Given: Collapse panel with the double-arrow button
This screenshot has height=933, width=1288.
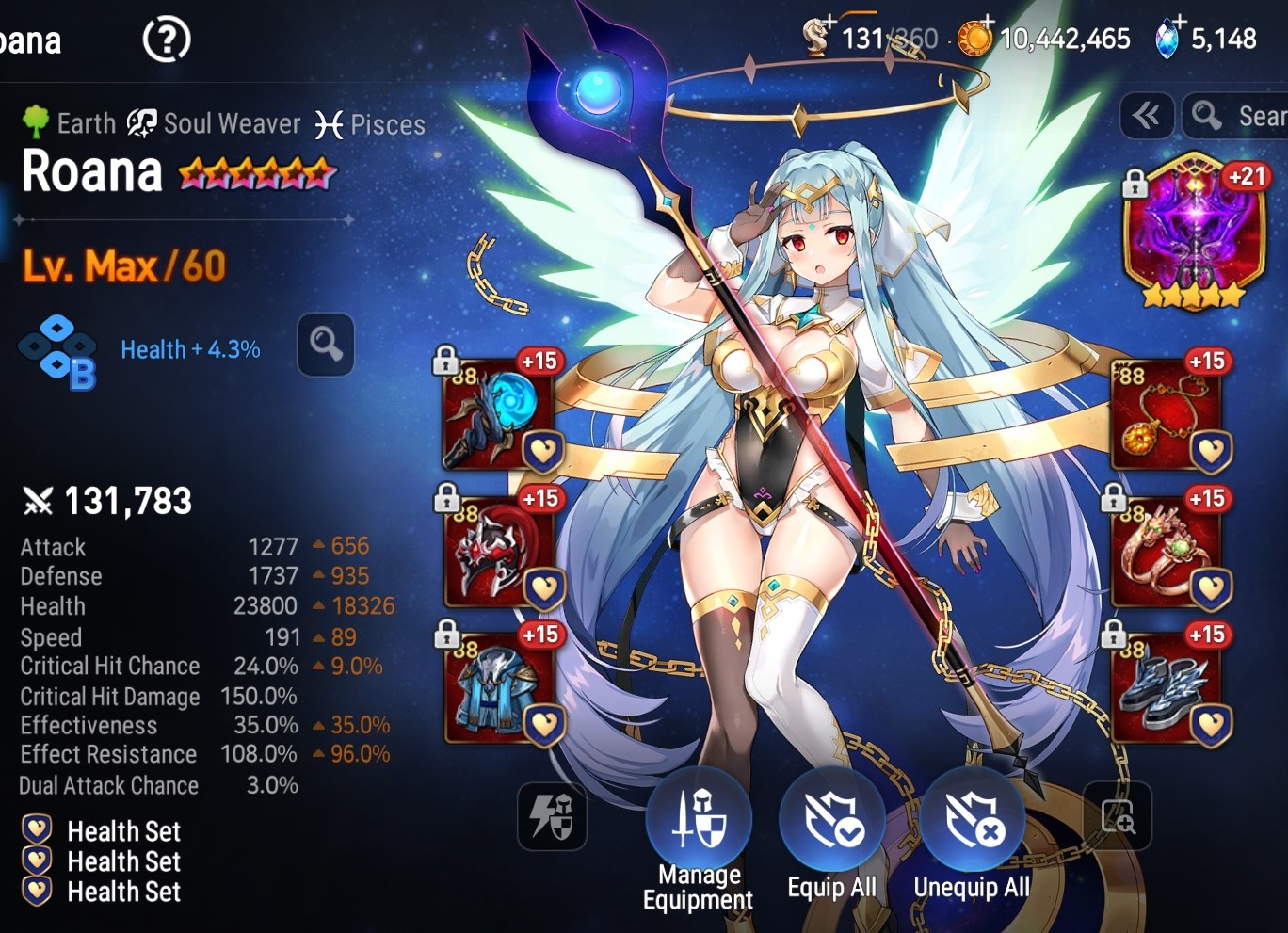Looking at the screenshot, I should tap(1147, 116).
